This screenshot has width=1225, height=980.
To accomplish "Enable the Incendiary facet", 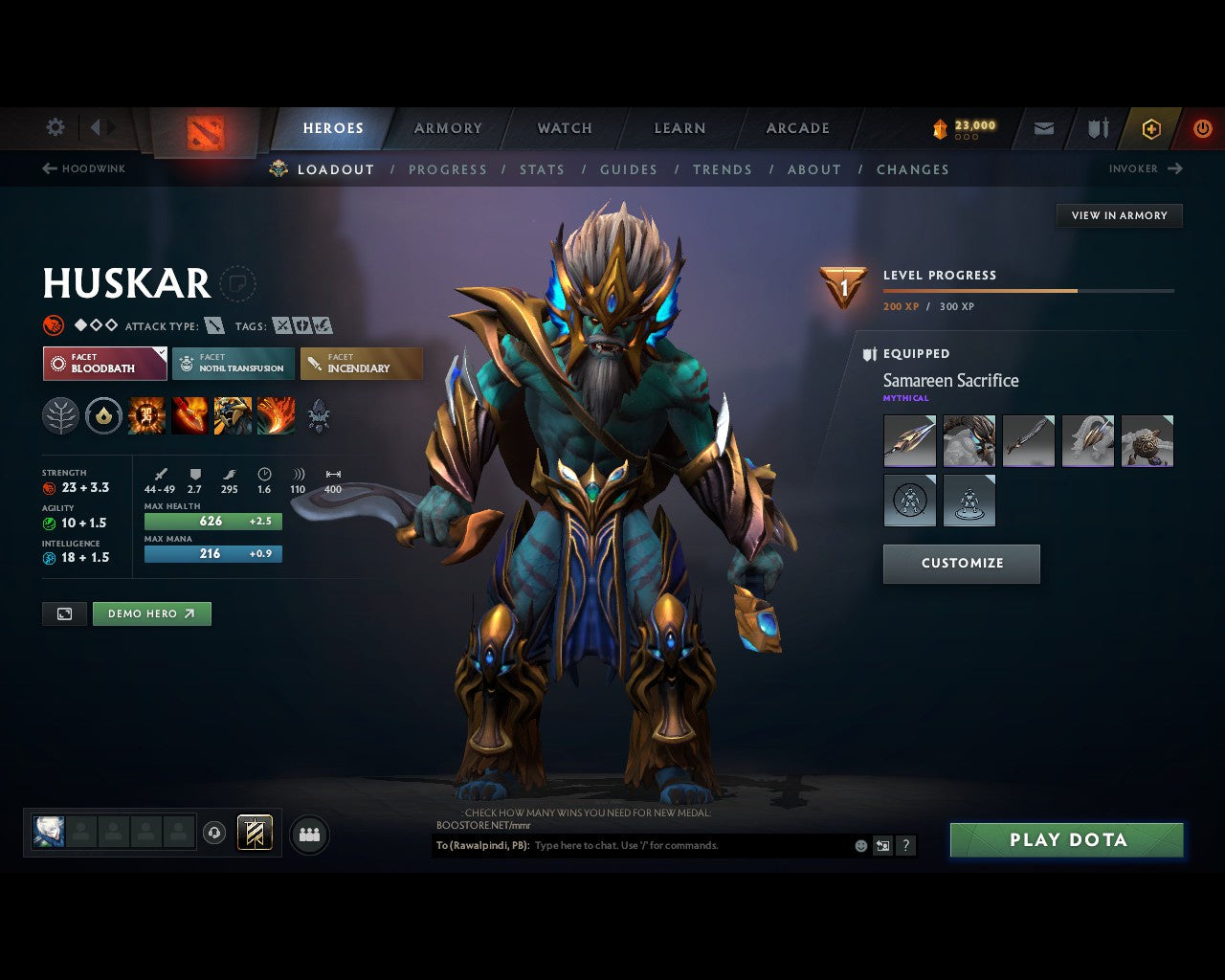I will [x=362, y=364].
